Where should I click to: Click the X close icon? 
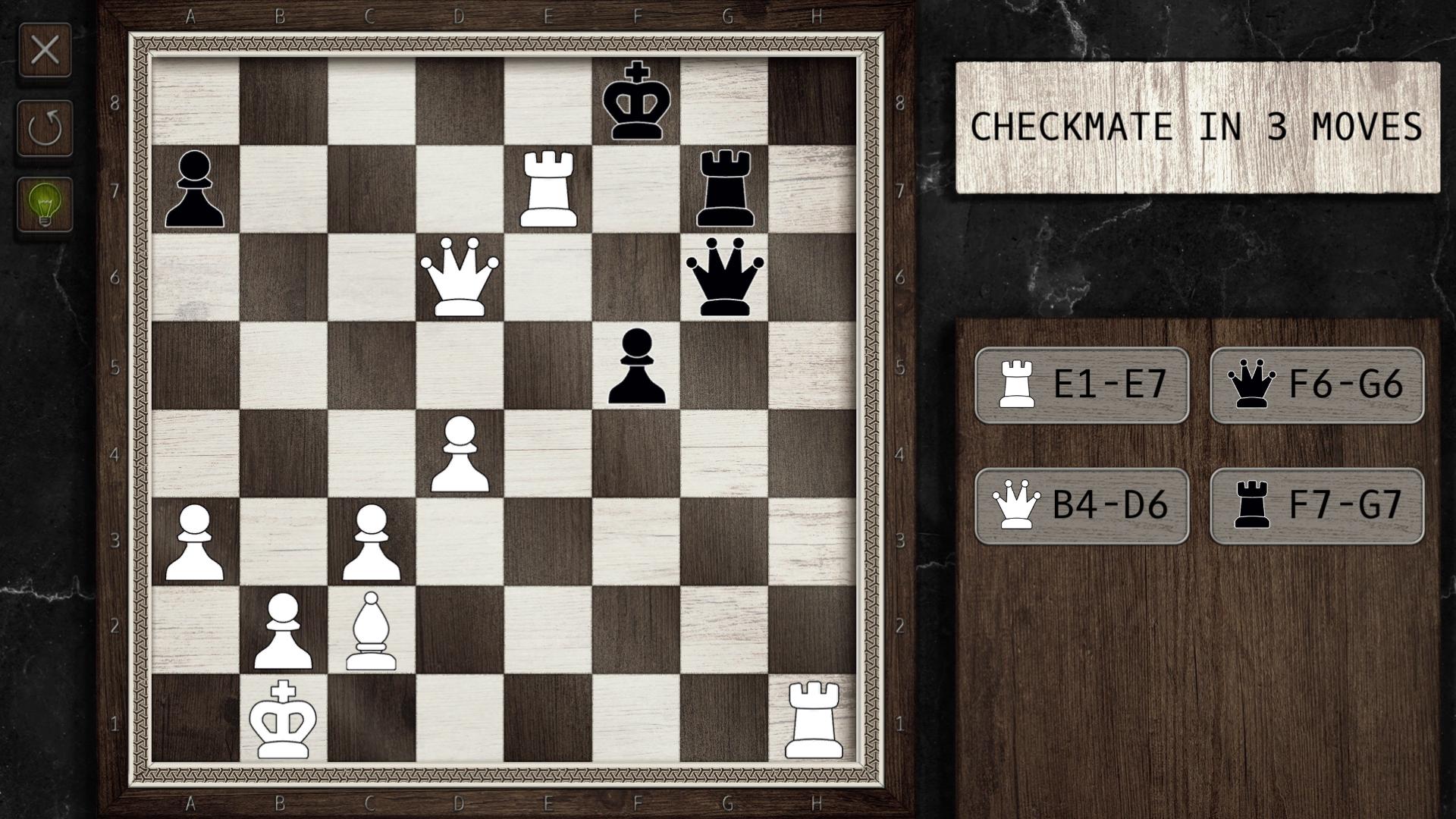(45, 49)
